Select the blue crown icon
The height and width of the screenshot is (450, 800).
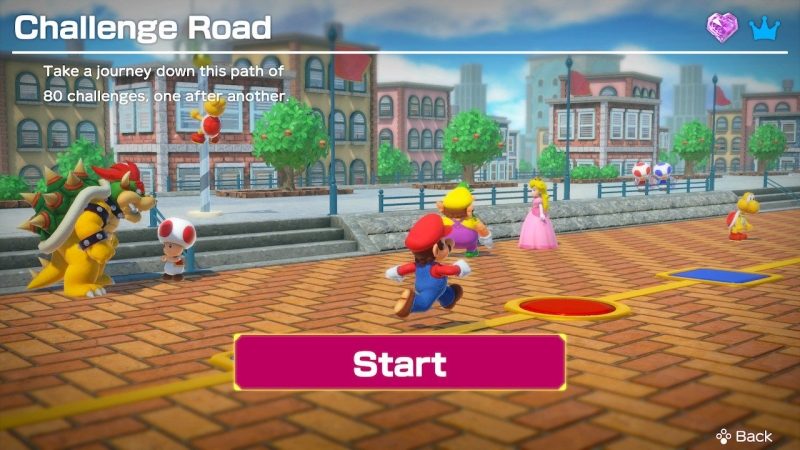click(x=764, y=27)
